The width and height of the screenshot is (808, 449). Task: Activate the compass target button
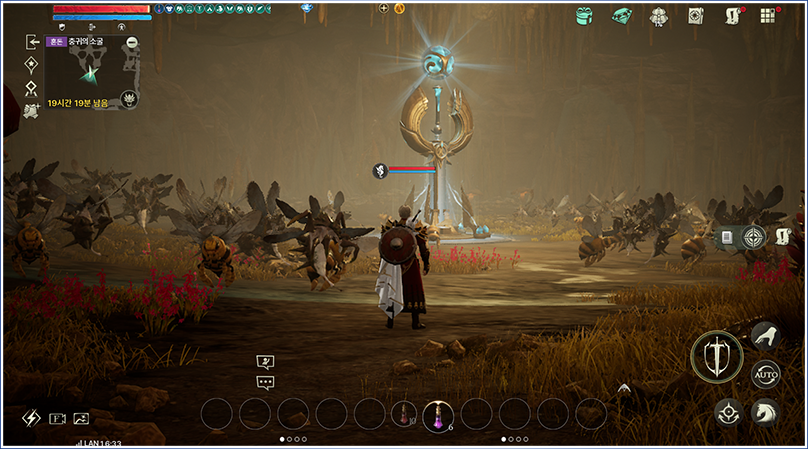[754, 237]
